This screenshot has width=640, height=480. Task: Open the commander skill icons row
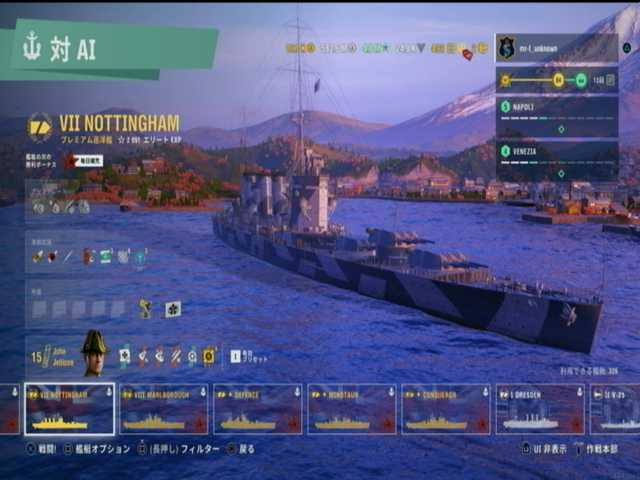pos(167,355)
